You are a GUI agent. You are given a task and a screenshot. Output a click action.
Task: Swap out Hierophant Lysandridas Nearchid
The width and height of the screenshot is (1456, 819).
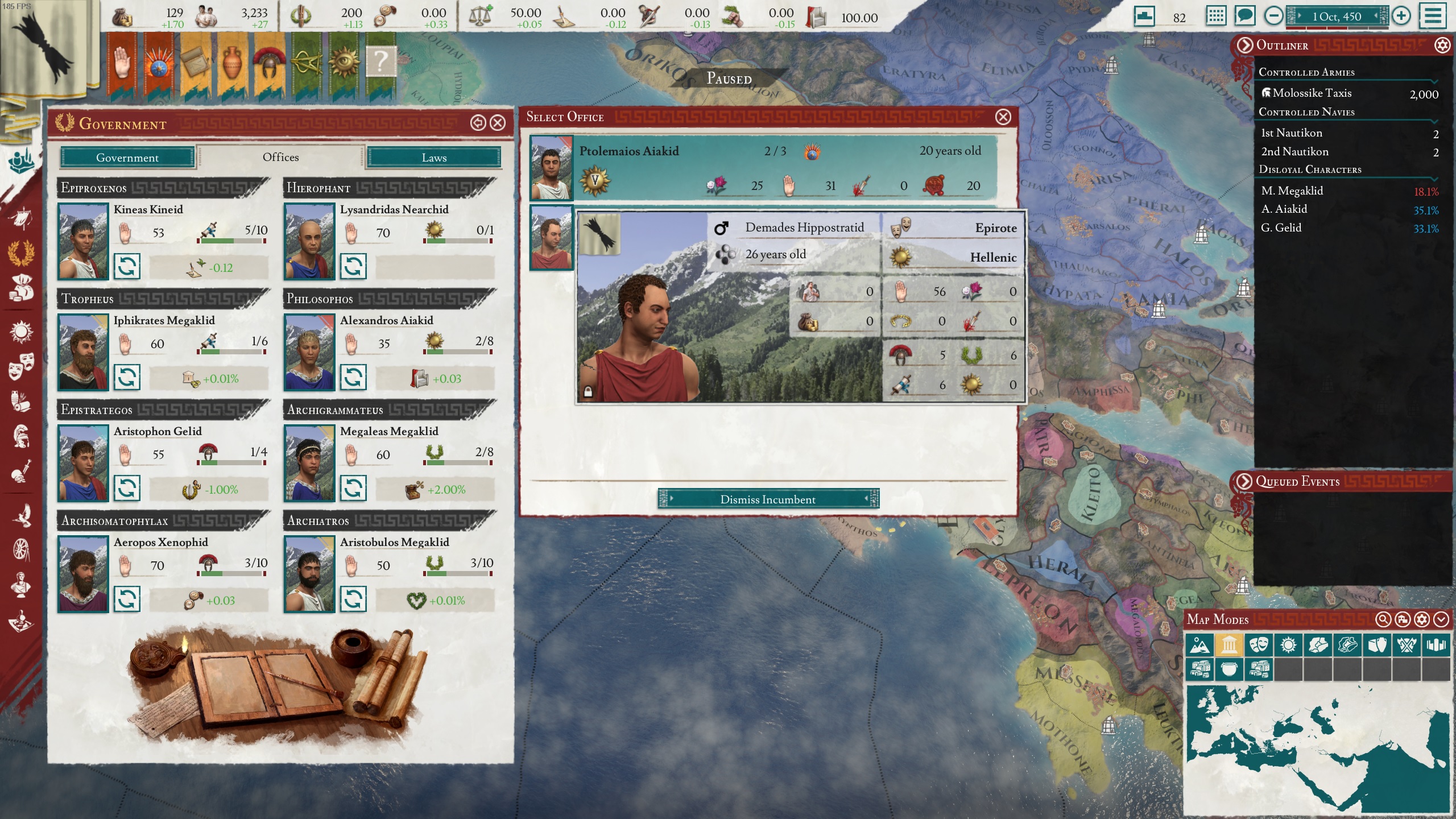coord(353,266)
